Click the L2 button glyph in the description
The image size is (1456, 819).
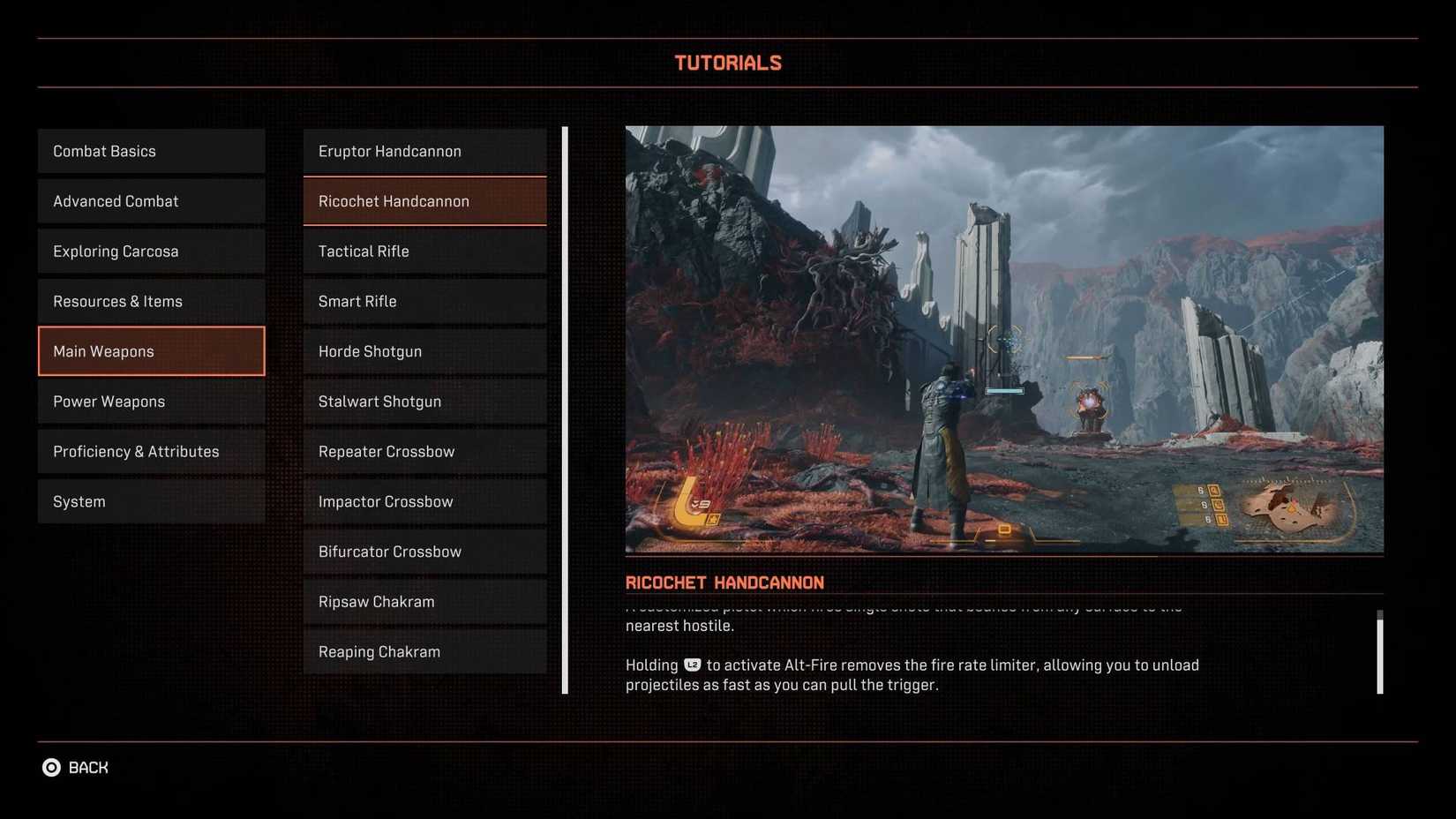(691, 665)
